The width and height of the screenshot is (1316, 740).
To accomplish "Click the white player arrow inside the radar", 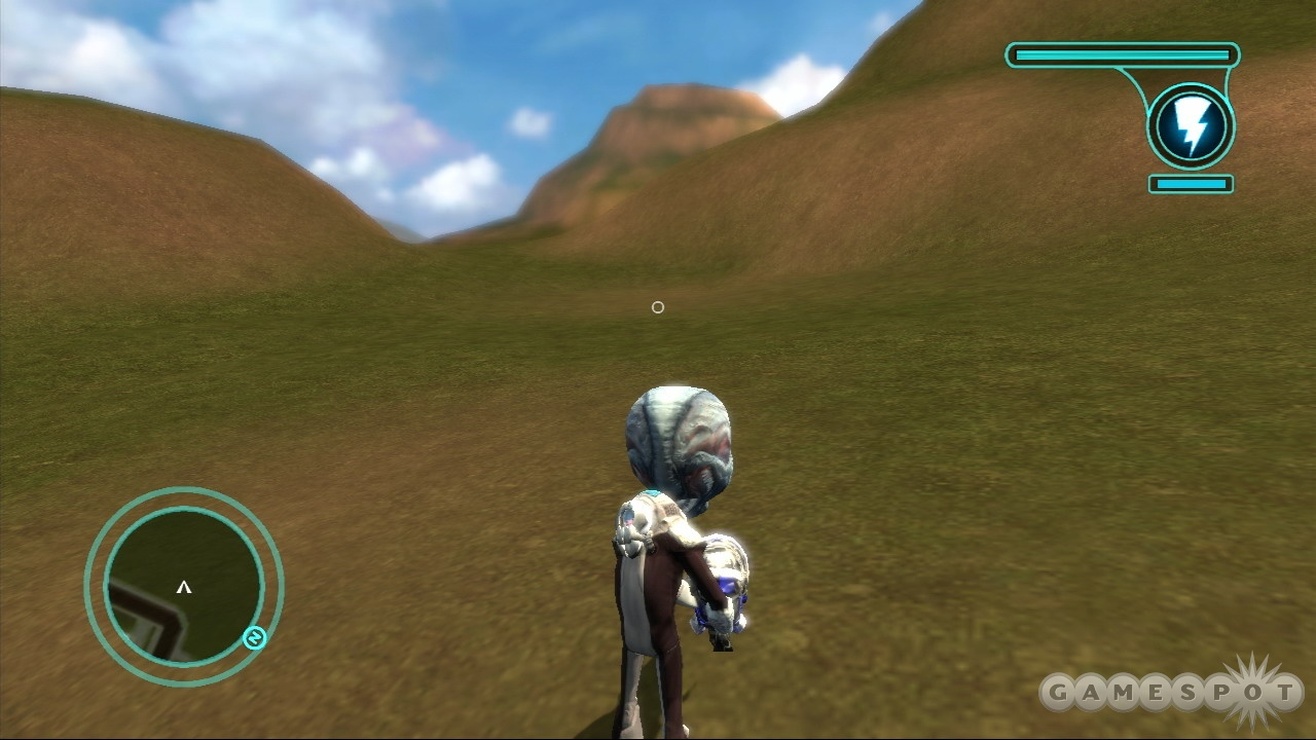I will 183,588.
